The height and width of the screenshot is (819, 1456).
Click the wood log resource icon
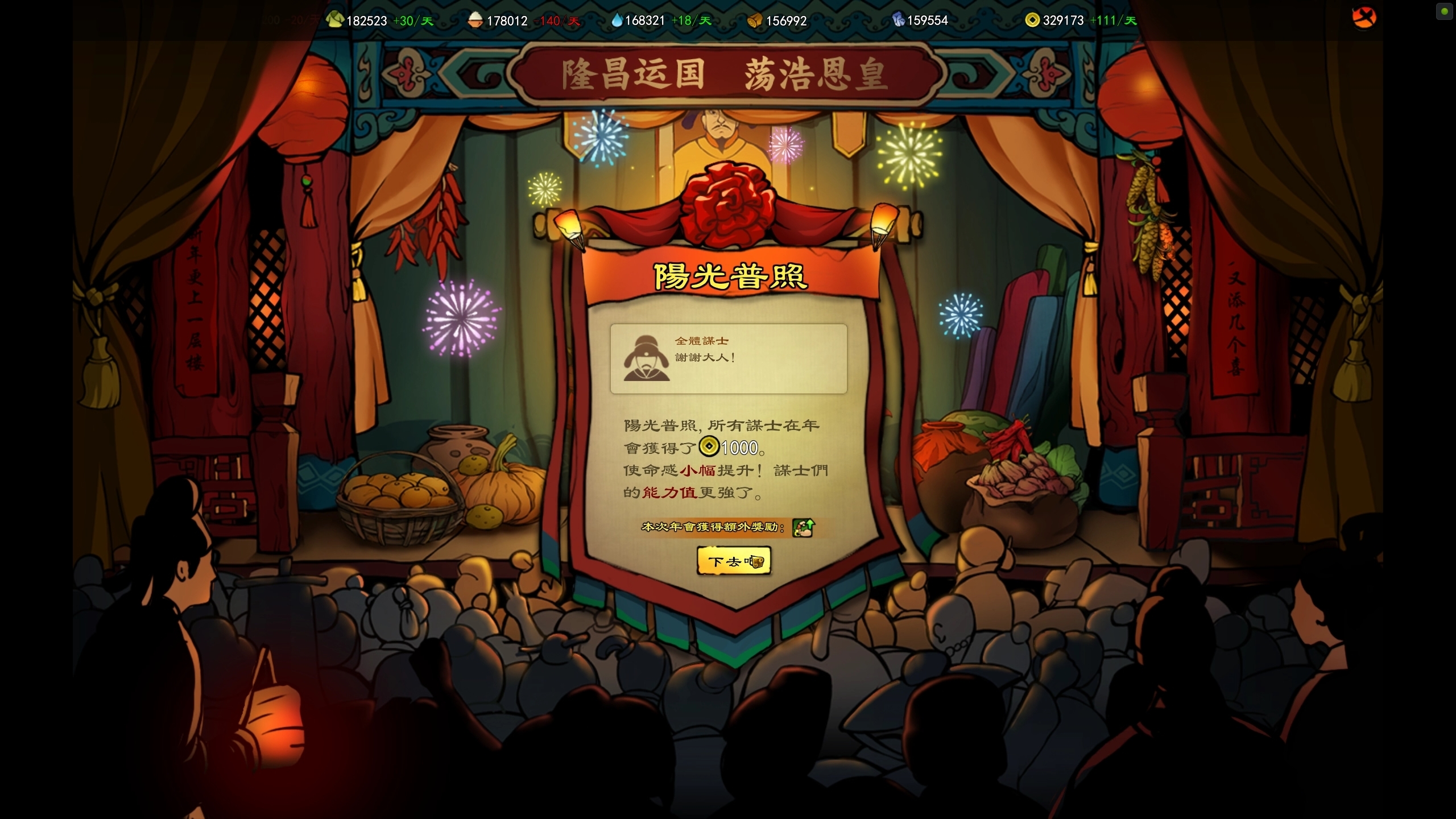click(756, 19)
